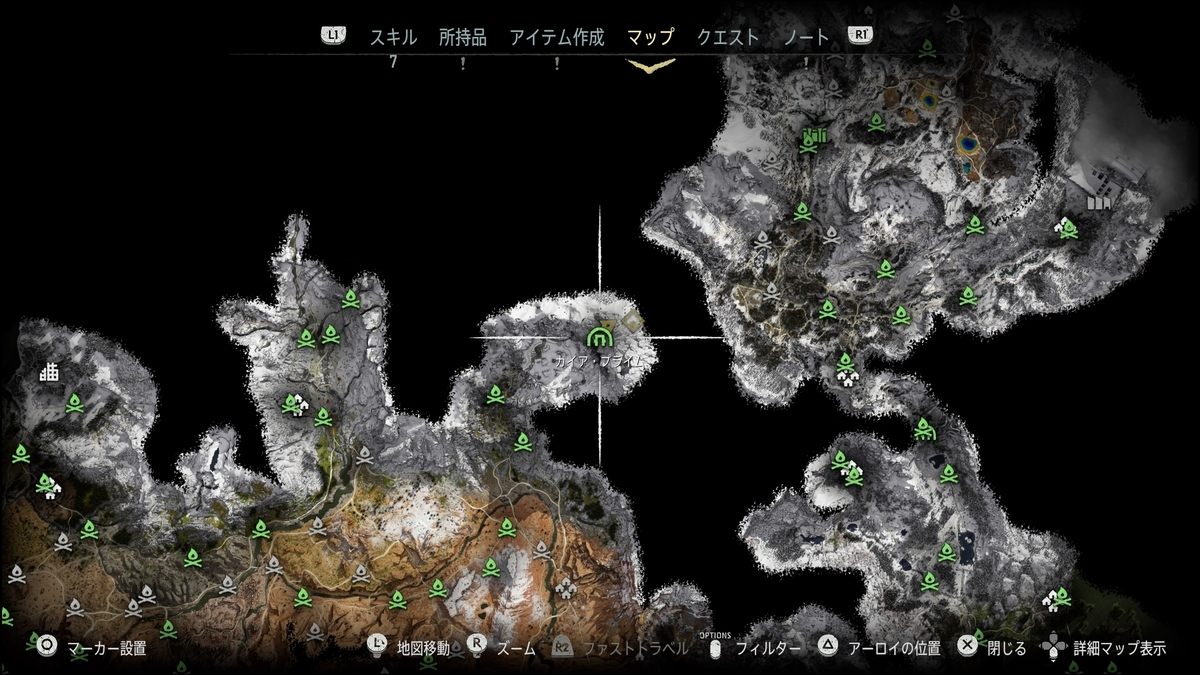Open the クエスト tab
The height and width of the screenshot is (675, 1200).
coord(728,38)
